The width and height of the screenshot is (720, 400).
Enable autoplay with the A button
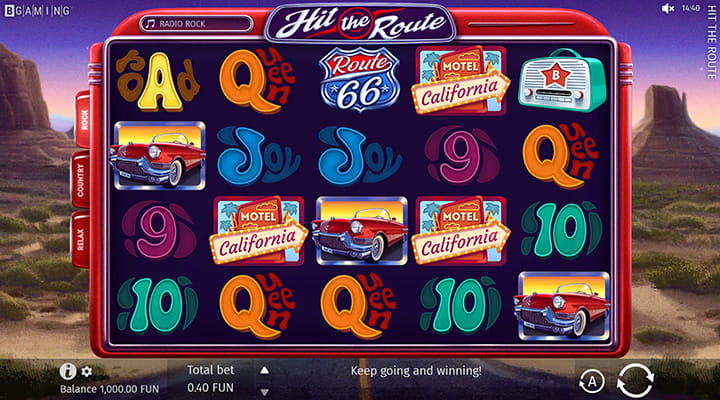[x=591, y=381]
